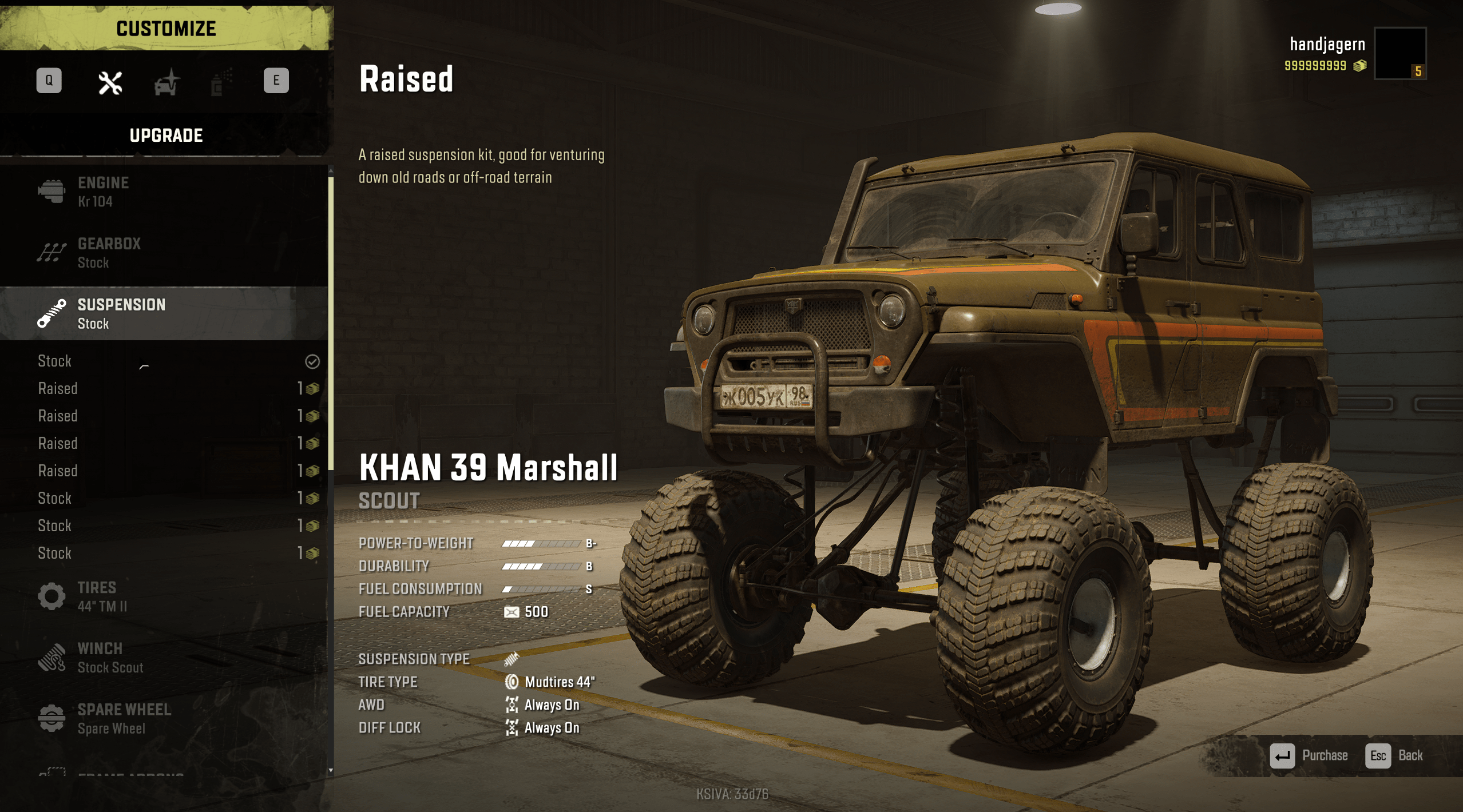Click the upgrade list's scroll-down arrow
This screenshot has height=812, width=1463.
pos(331,771)
